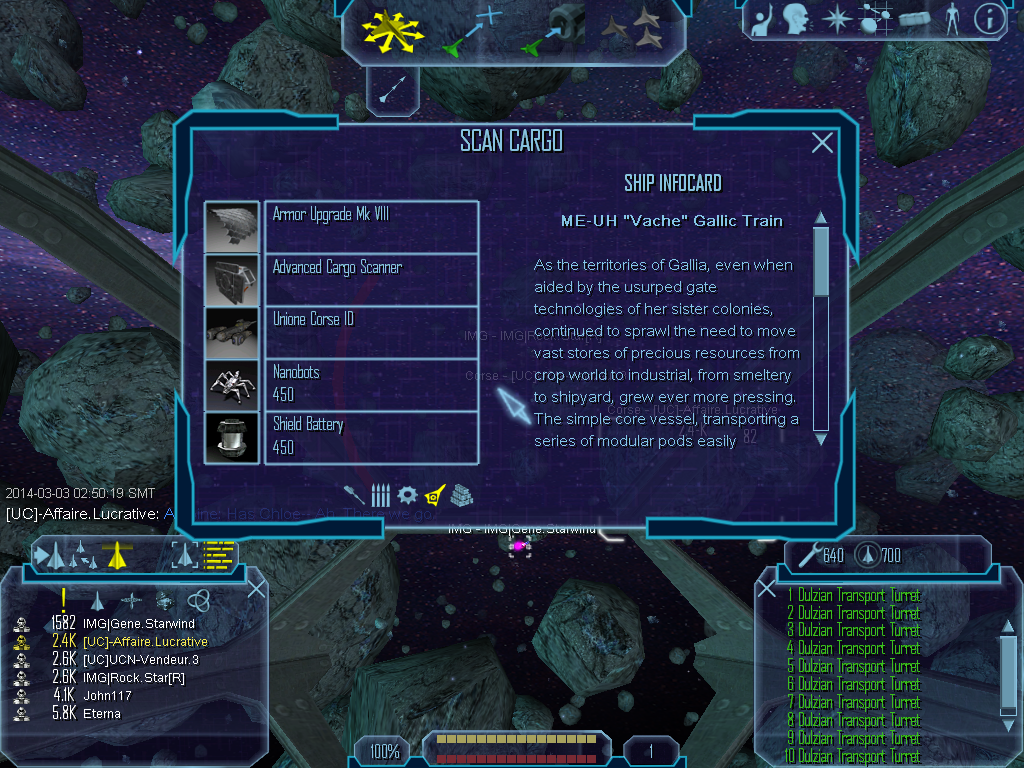Switch to the stacked commodities filter

[461, 495]
